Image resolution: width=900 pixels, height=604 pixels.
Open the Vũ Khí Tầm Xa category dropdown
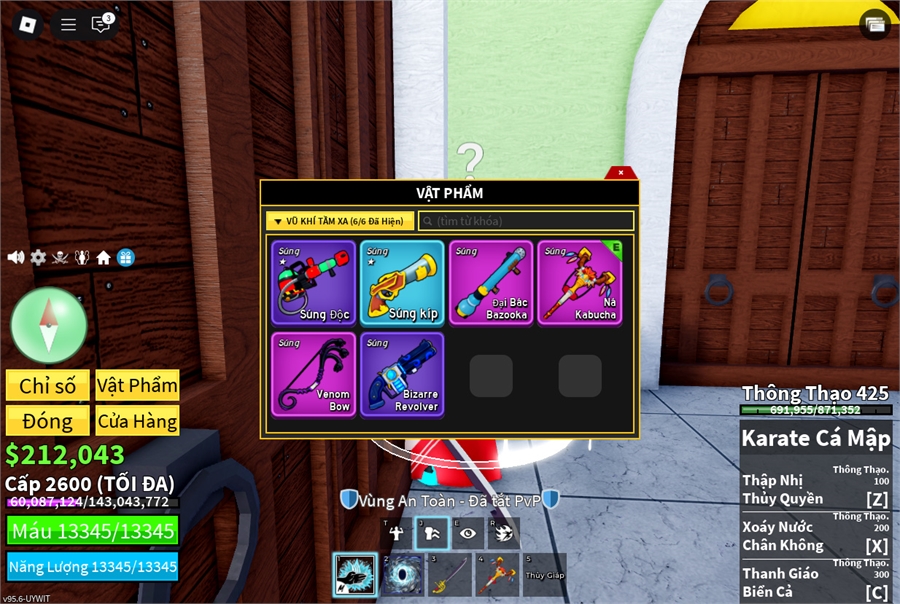click(340, 221)
